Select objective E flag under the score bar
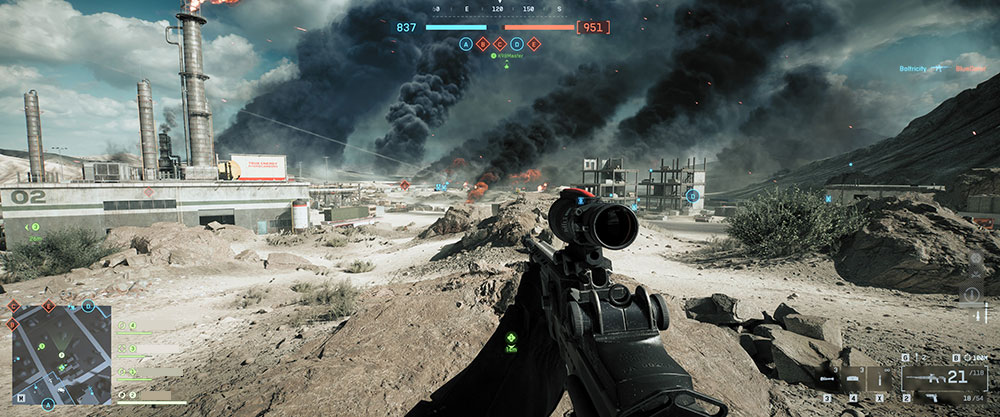 coord(534,44)
